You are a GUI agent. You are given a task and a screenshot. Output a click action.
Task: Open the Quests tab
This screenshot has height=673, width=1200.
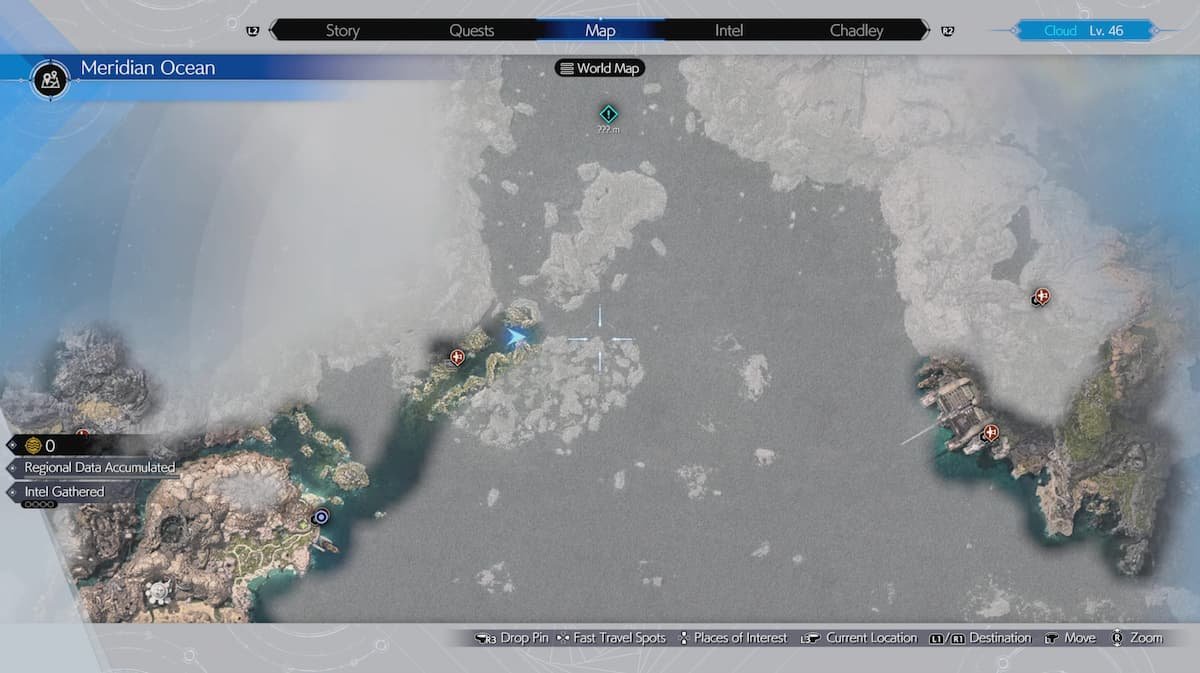pyautogui.click(x=471, y=30)
